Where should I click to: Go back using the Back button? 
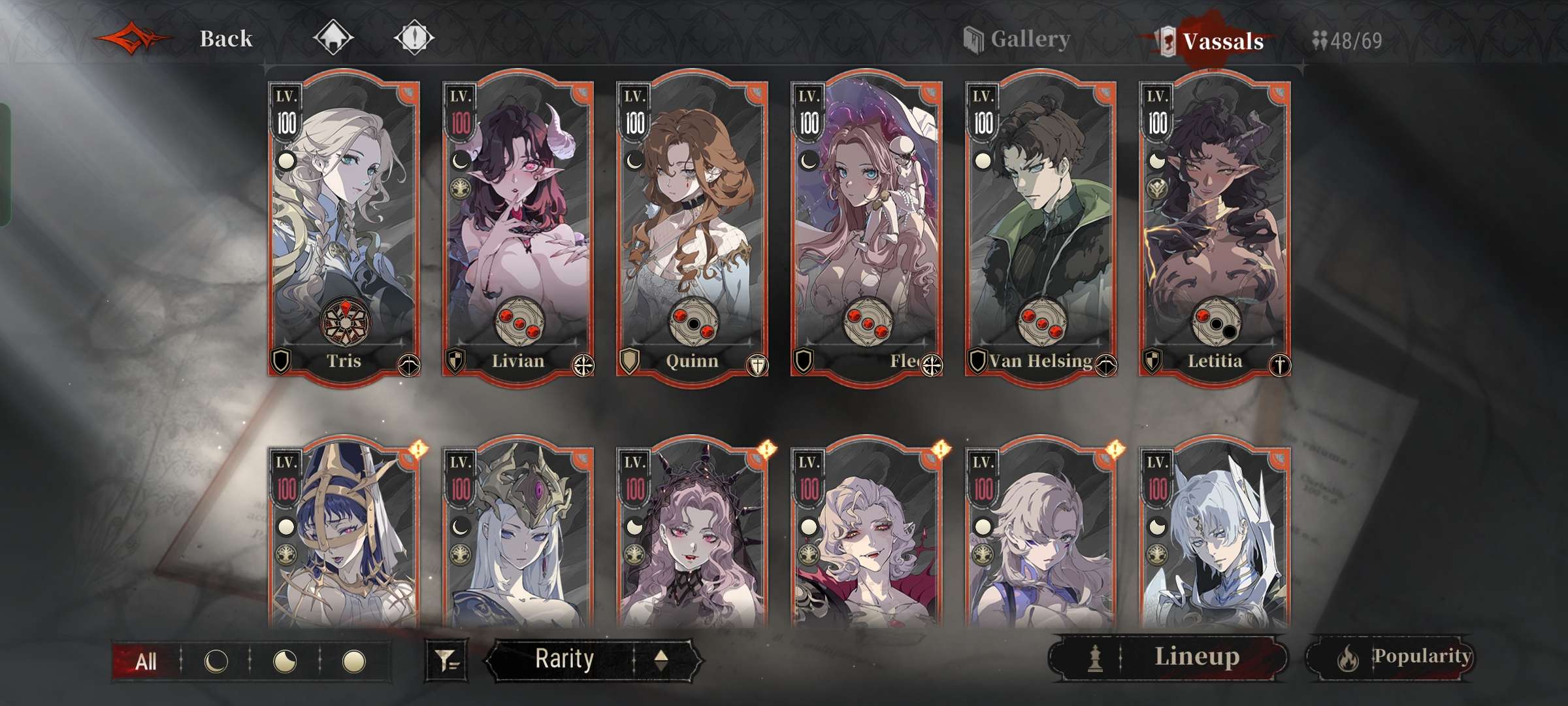[x=225, y=39]
